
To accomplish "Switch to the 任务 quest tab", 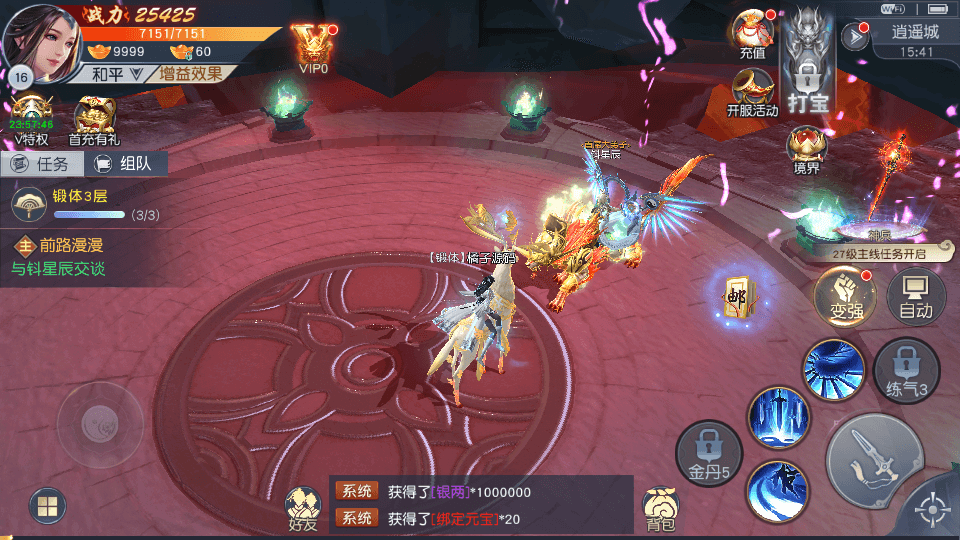I will pyautogui.click(x=40, y=165).
